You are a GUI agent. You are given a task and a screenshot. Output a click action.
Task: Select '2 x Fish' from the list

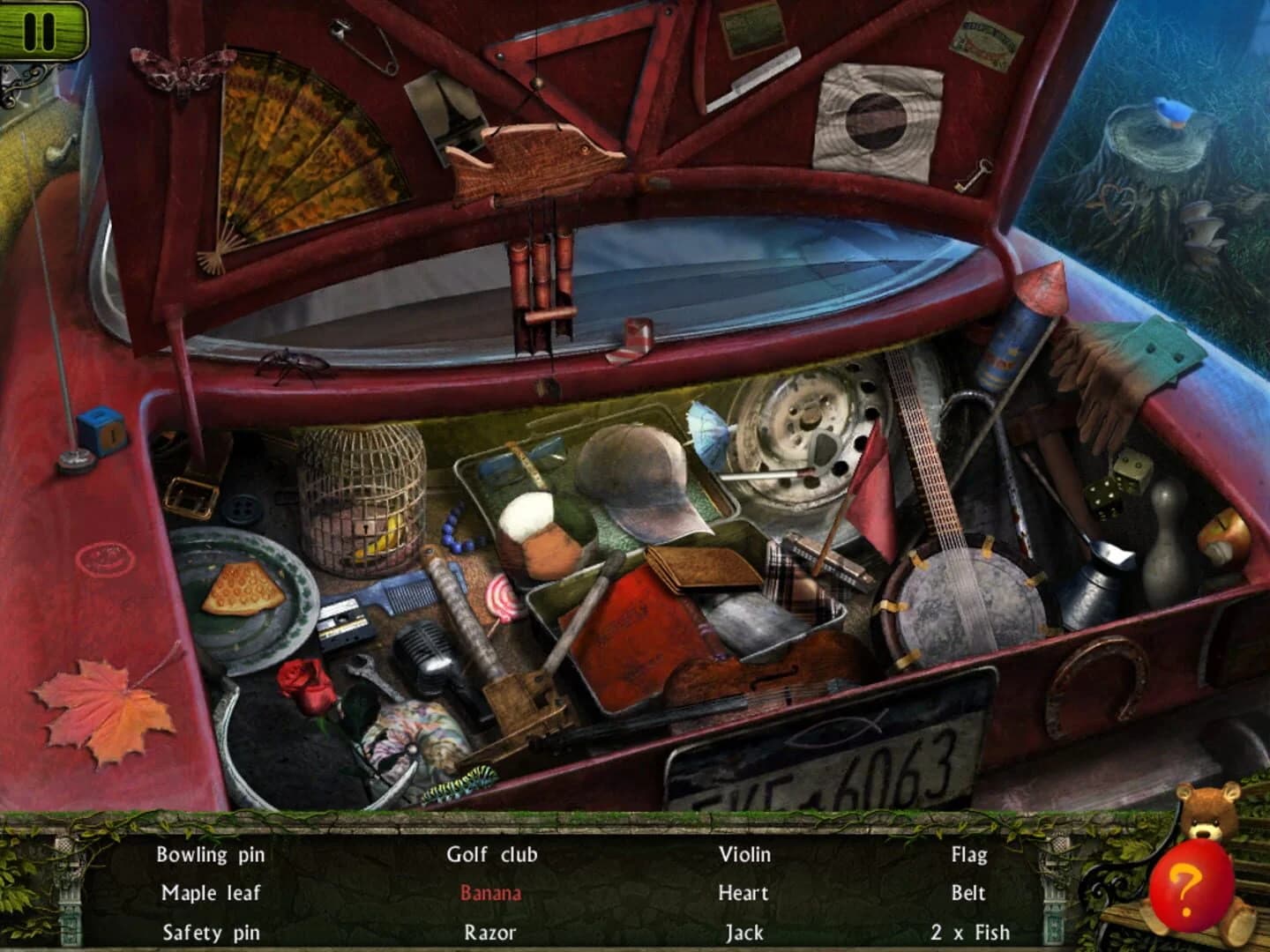click(x=968, y=931)
